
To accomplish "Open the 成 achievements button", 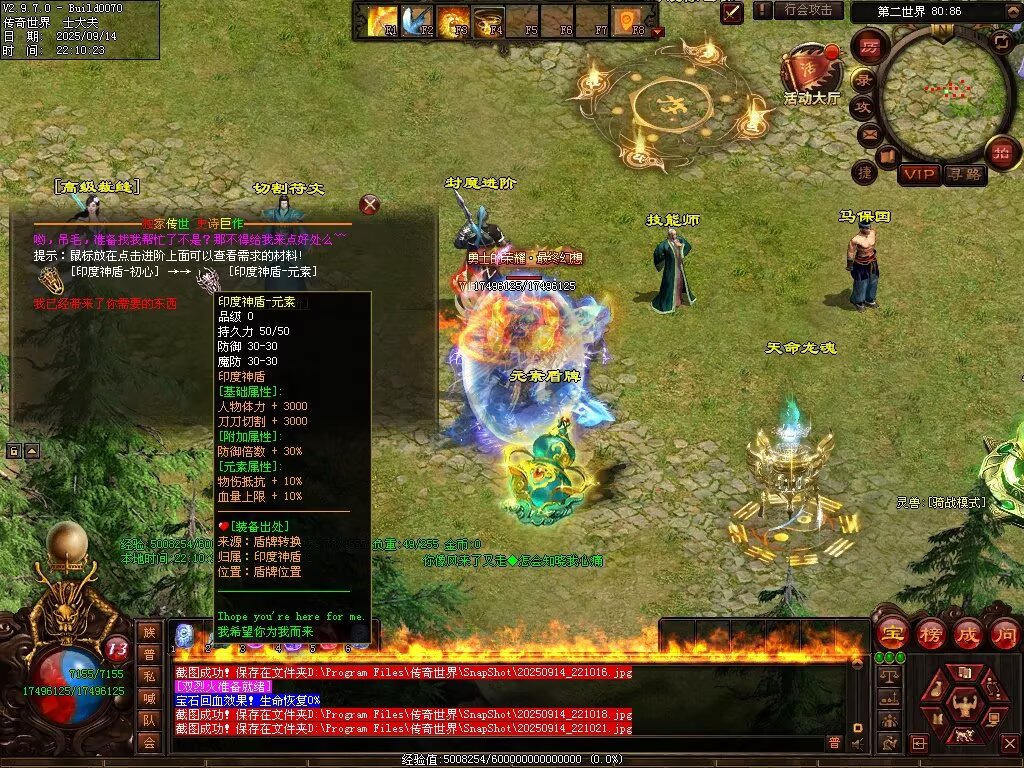I will coord(967,634).
